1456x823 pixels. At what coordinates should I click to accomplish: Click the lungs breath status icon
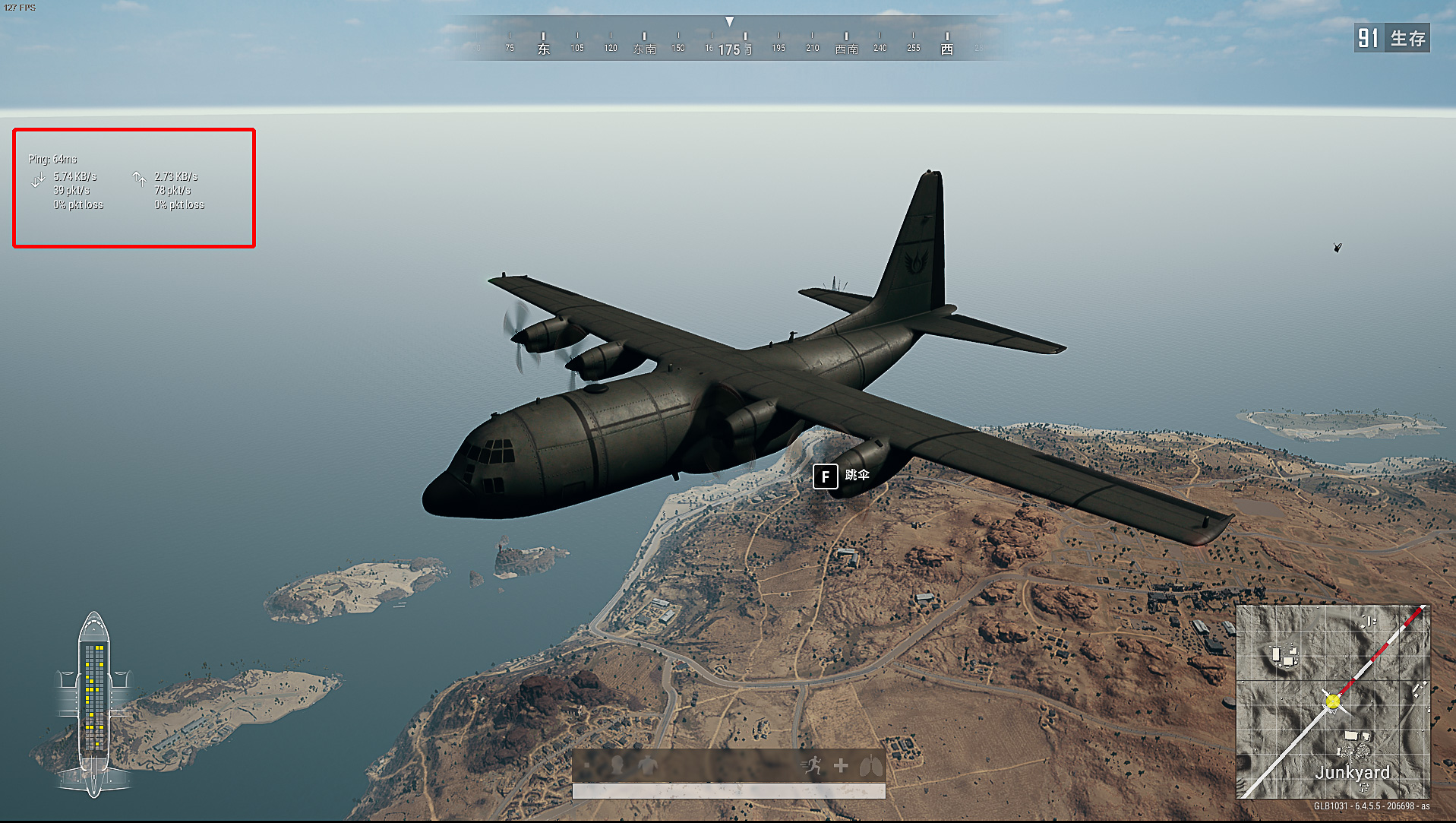coord(871,765)
